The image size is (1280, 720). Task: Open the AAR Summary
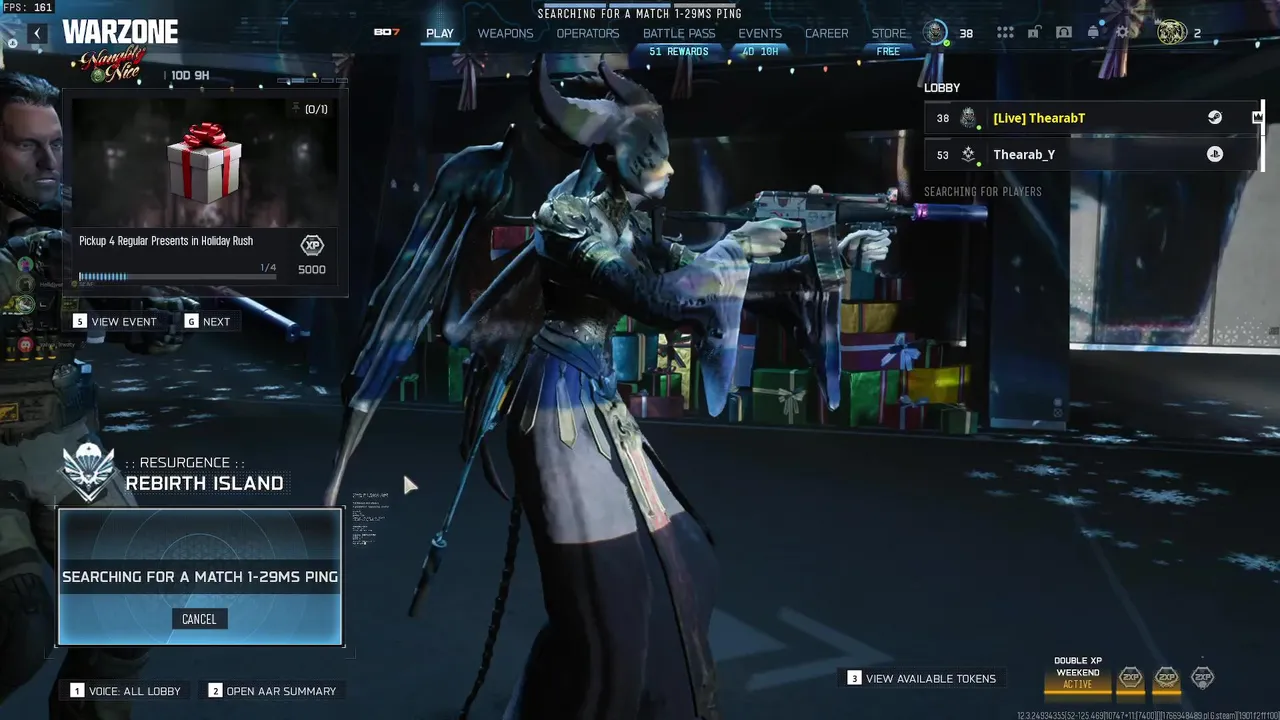tap(271, 691)
